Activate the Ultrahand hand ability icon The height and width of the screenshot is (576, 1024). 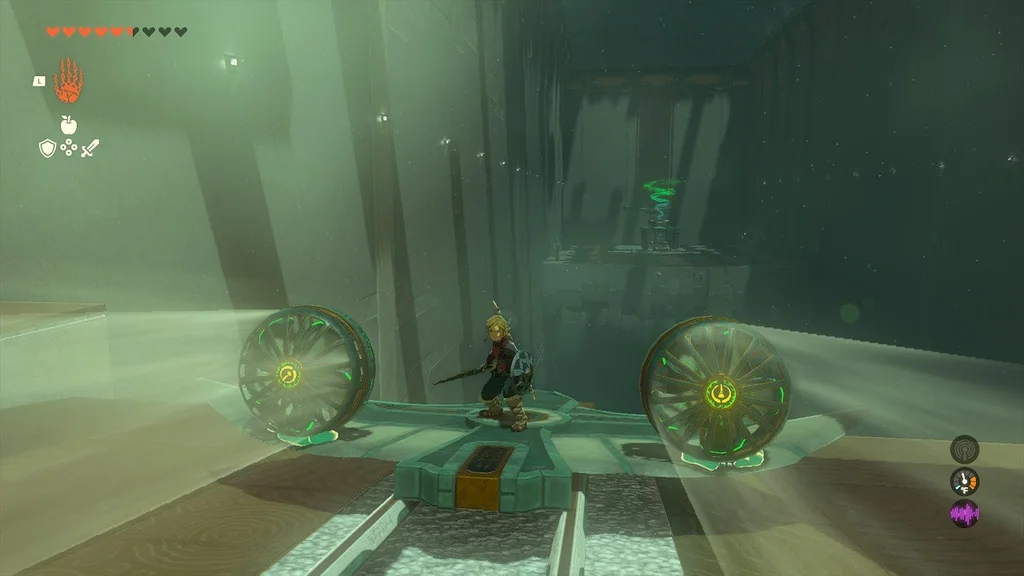(68, 80)
